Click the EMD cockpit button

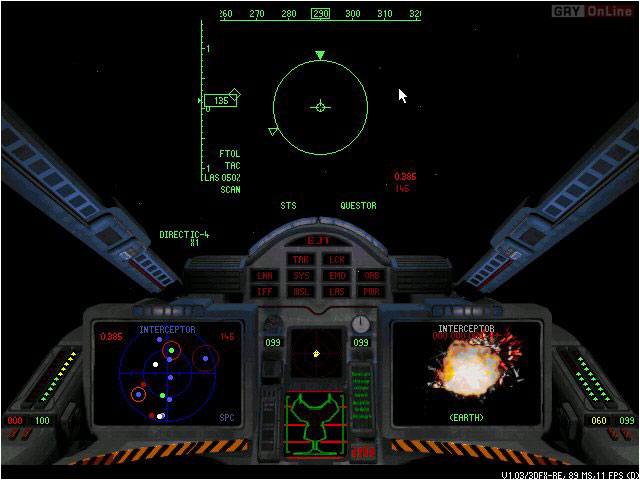337,275
